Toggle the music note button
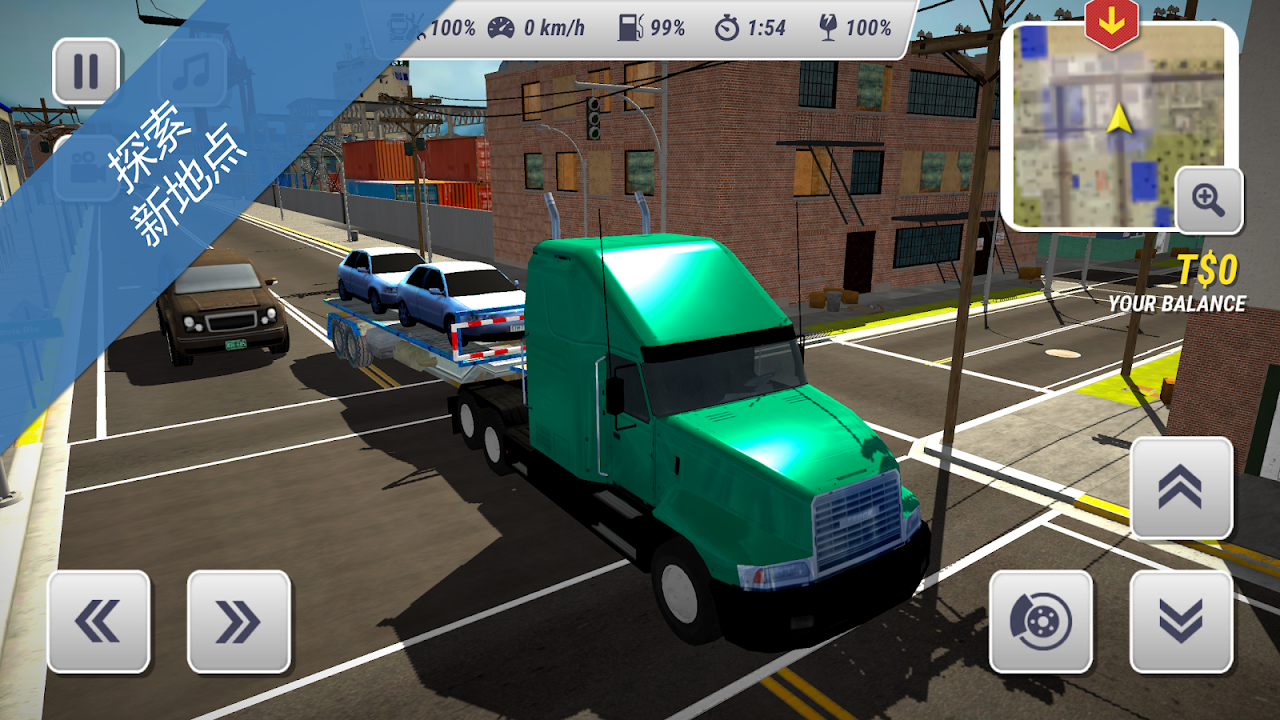 click(191, 71)
